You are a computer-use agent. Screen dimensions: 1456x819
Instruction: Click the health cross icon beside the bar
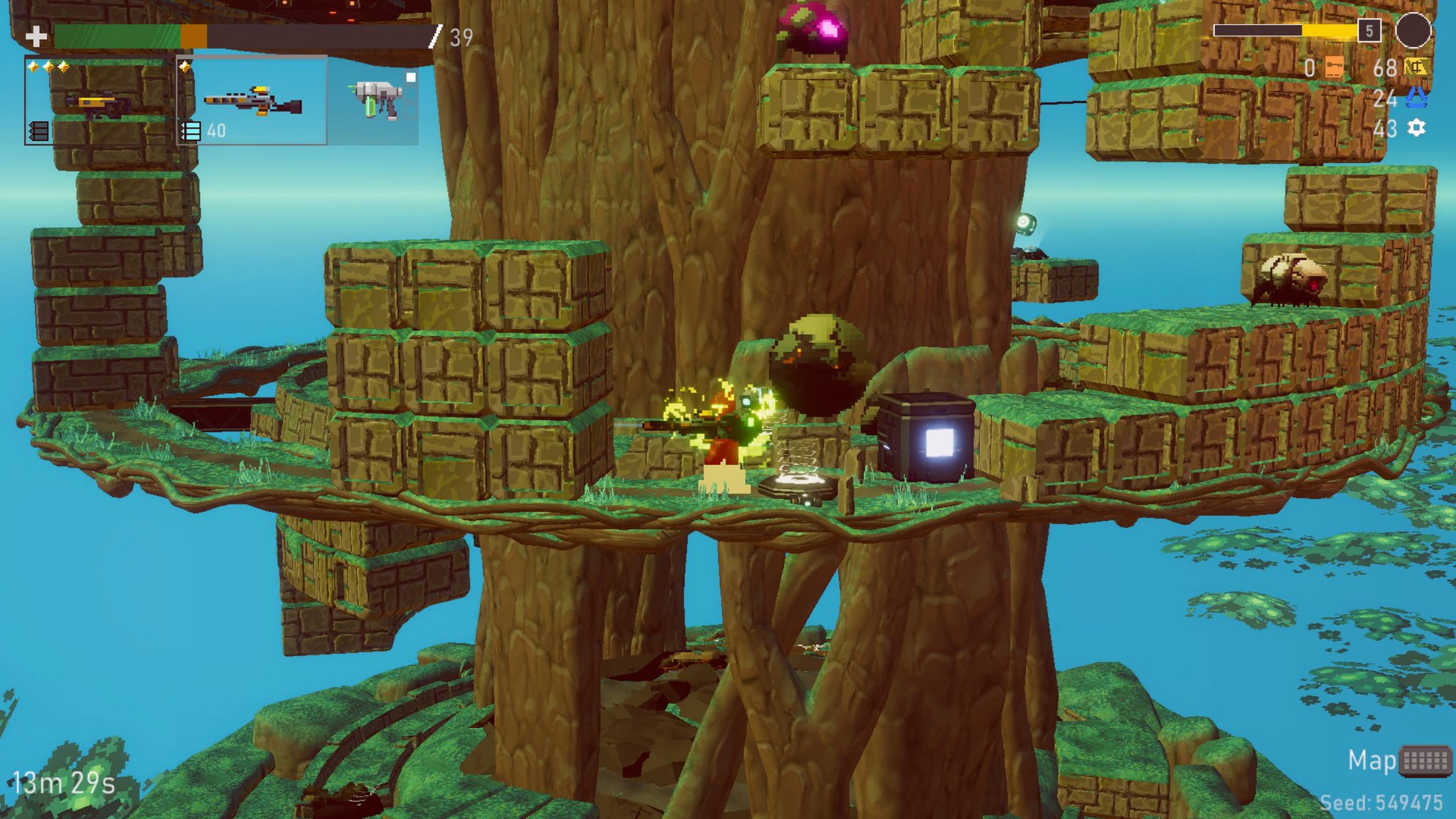point(36,37)
